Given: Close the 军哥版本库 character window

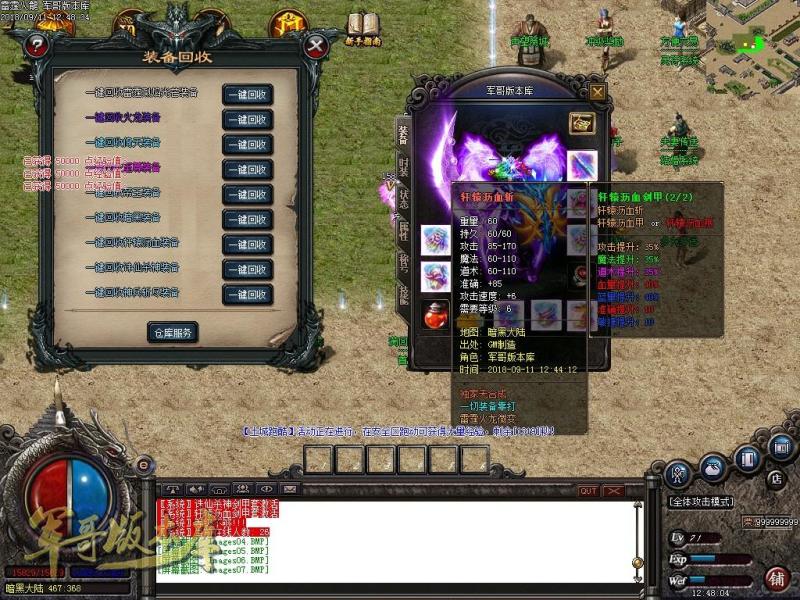Looking at the screenshot, I should tap(597, 92).
